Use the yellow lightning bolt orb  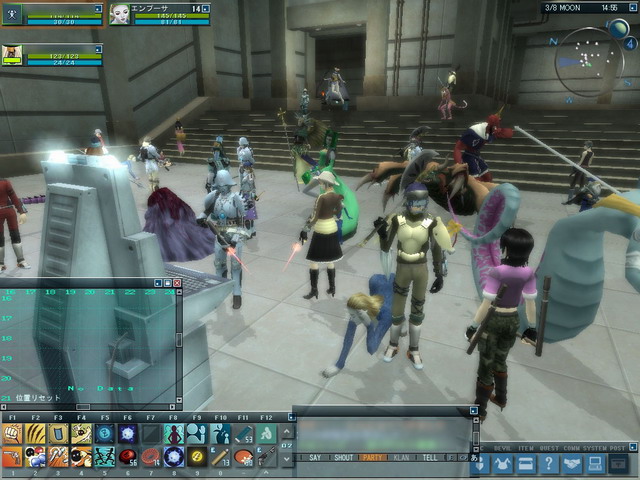coord(197,457)
